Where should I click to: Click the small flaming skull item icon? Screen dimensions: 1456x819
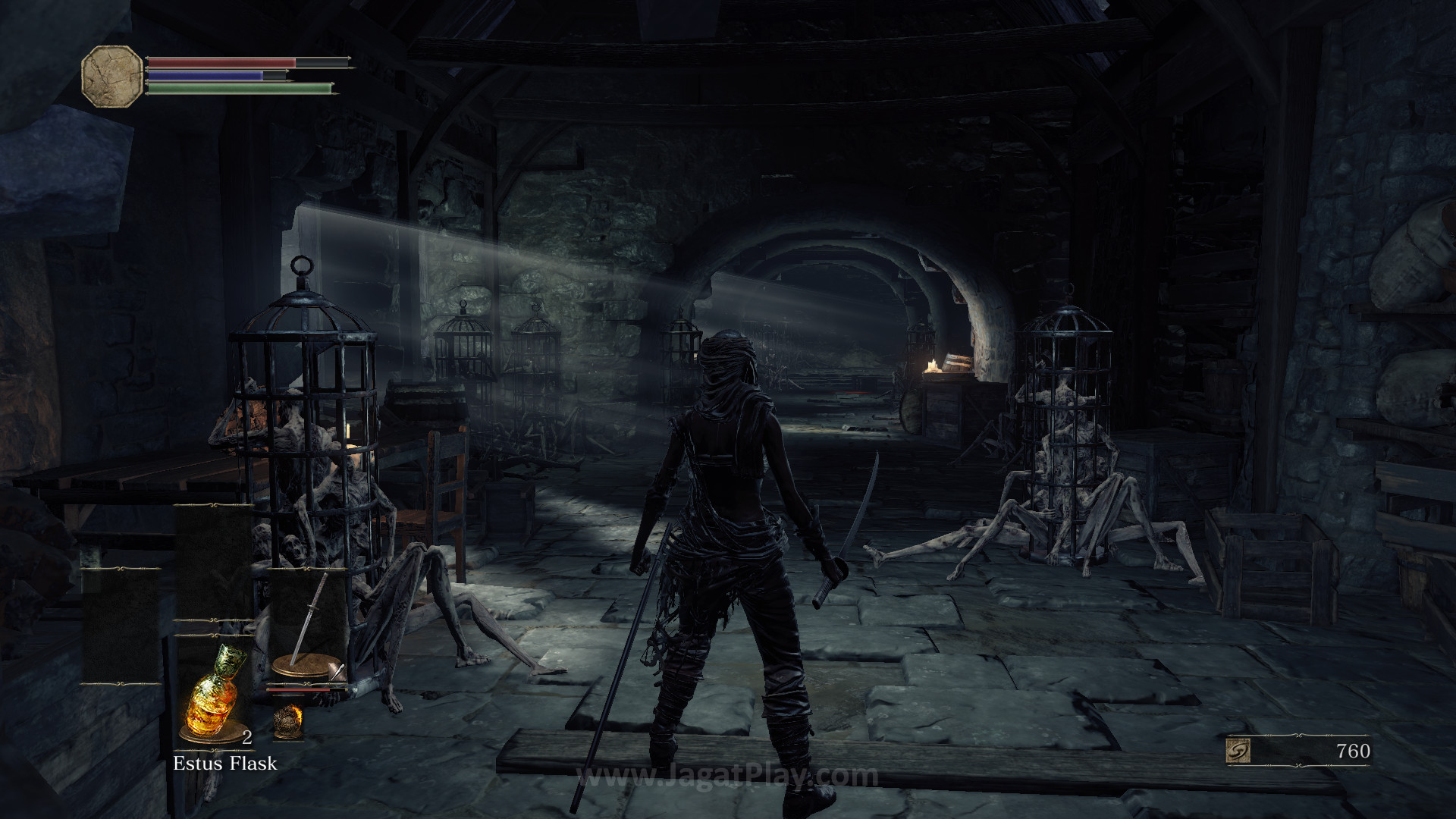pos(287,721)
